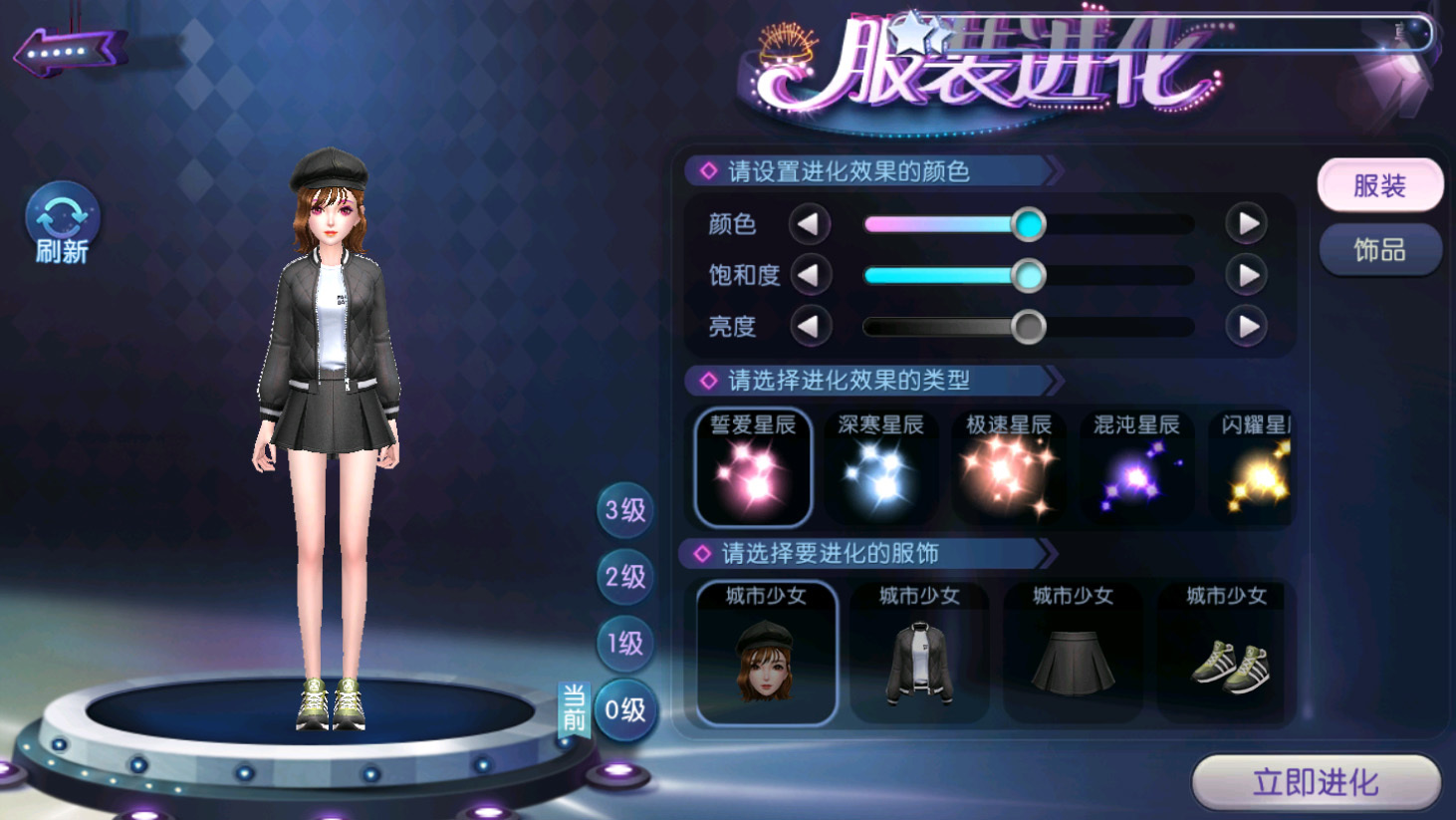Pick the 极速星辰 effect type
The image size is (1456, 820).
coord(1008,467)
